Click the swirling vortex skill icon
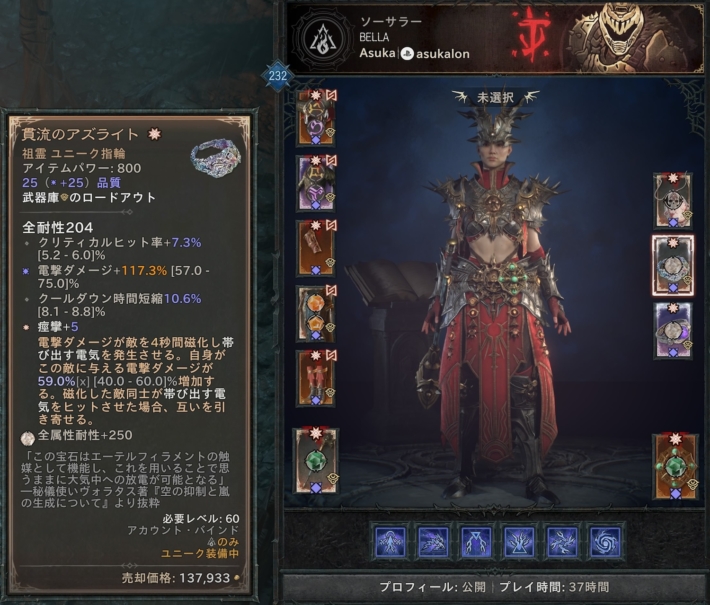The width and height of the screenshot is (710, 605). 606,542
